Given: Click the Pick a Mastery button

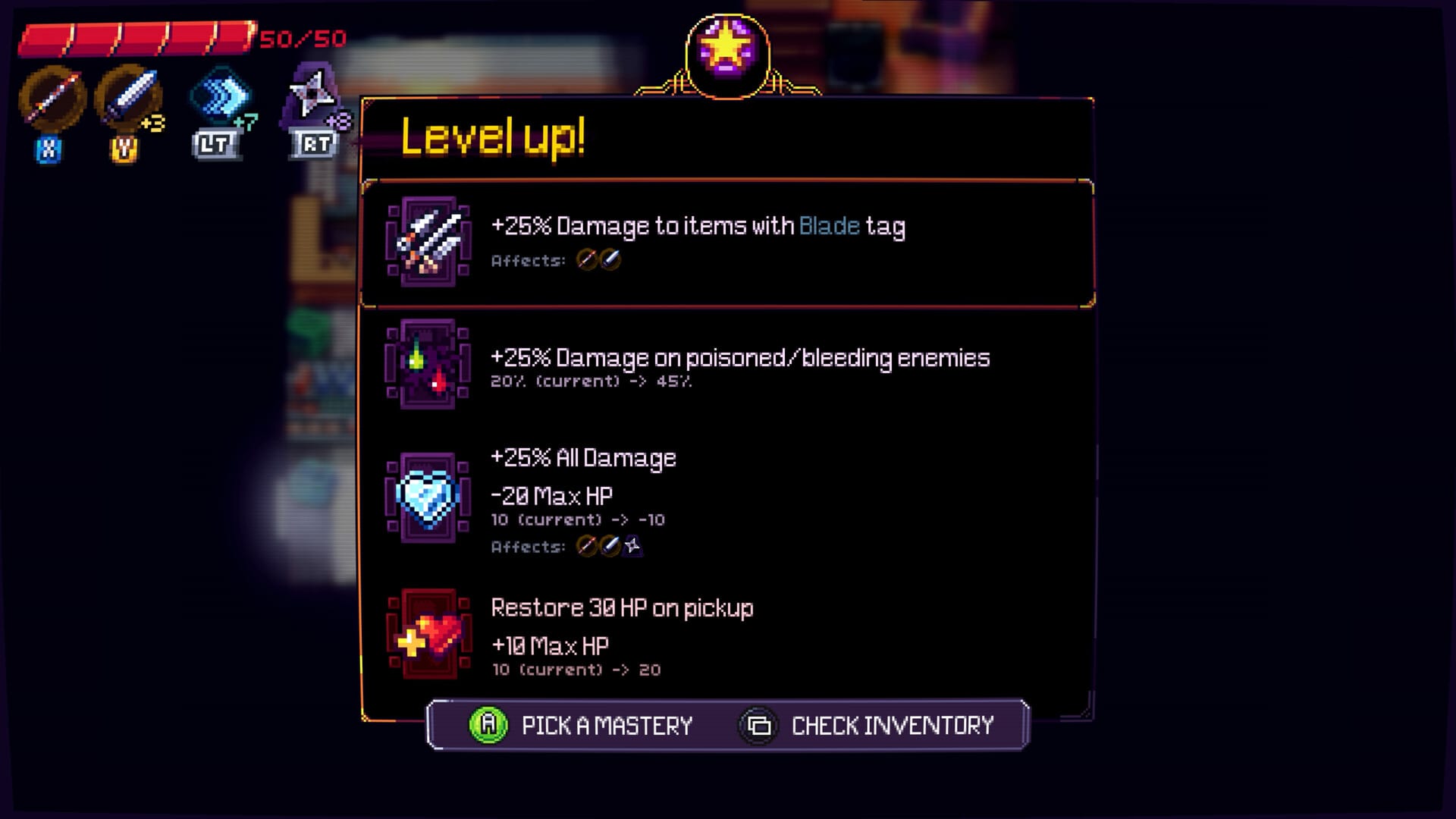Looking at the screenshot, I should pyautogui.click(x=582, y=726).
